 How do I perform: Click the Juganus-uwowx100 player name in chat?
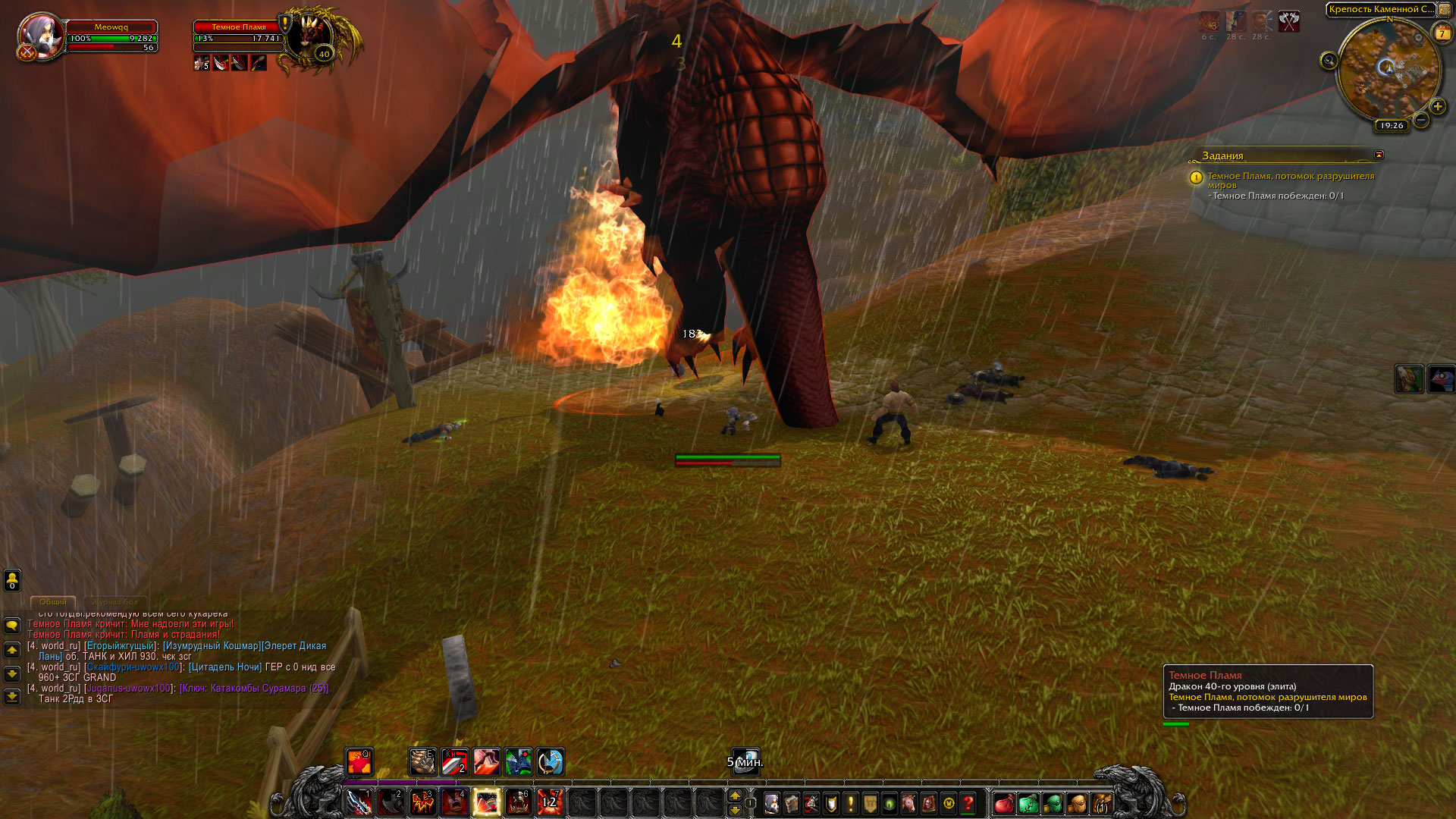[129, 689]
